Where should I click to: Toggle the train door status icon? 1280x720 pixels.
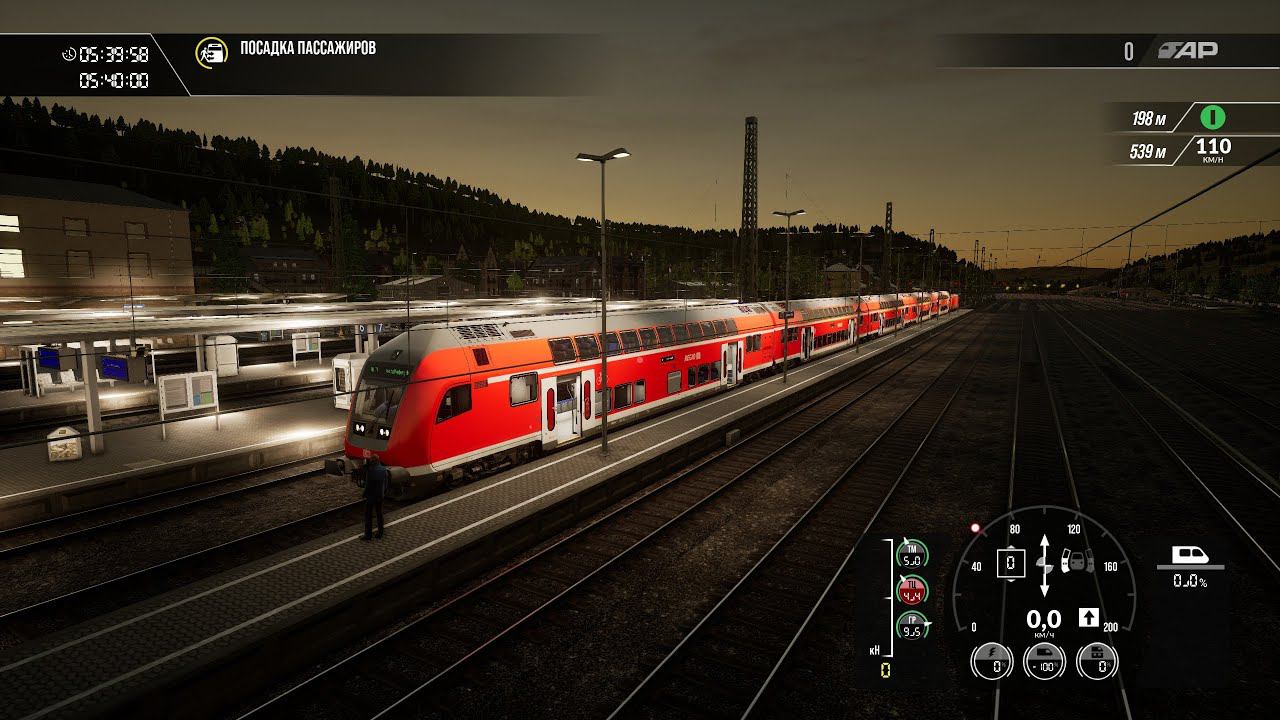pyautogui.click(x=1076, y=561)
